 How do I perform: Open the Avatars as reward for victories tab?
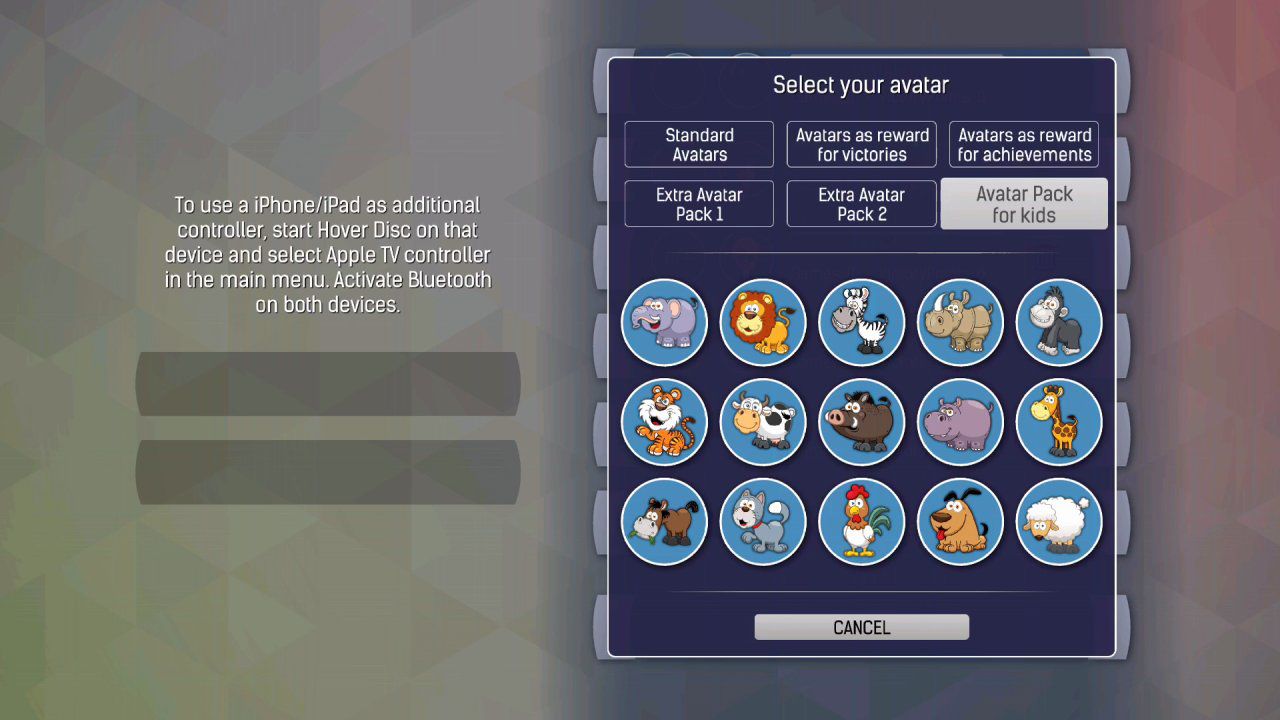coord(861,144)
